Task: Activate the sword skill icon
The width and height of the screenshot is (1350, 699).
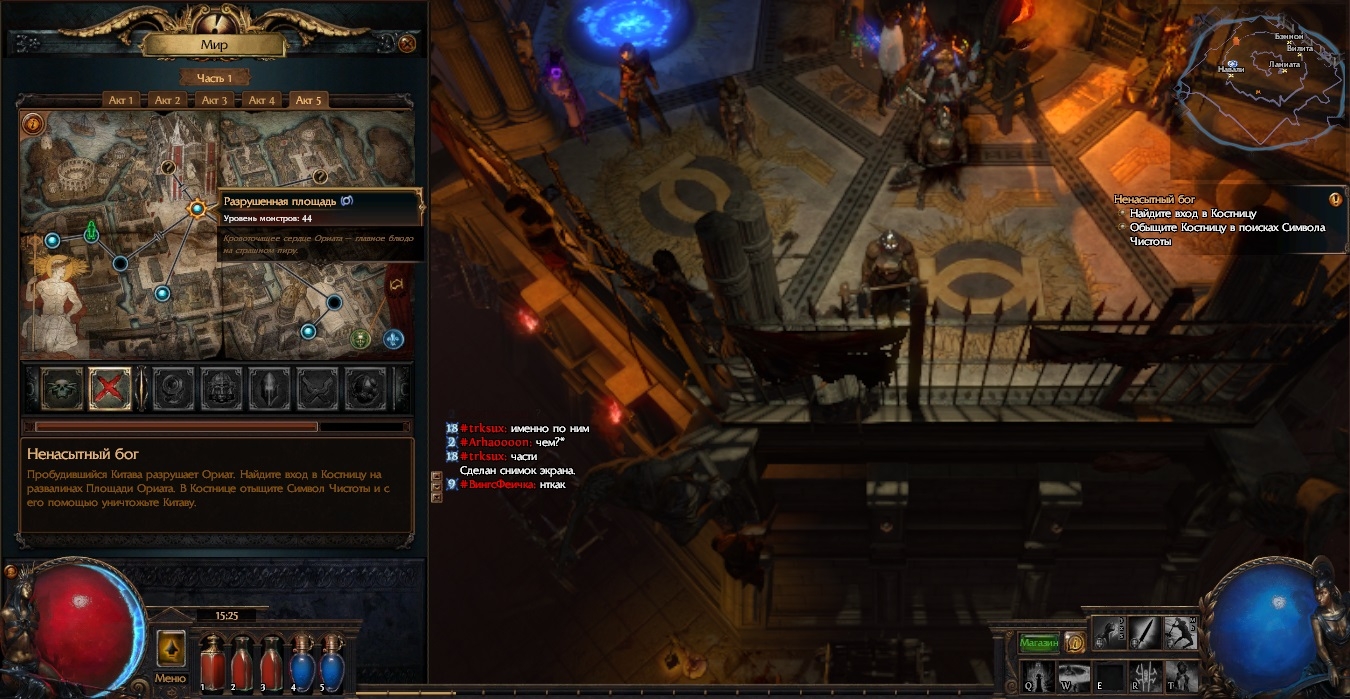Action: [x=1144, y=633]
